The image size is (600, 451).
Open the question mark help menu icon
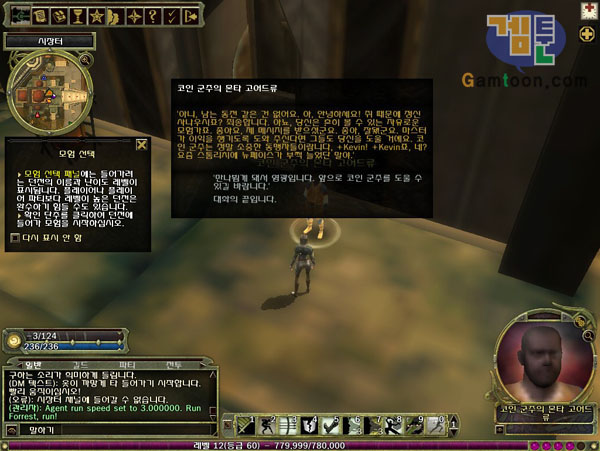point(151,17)
